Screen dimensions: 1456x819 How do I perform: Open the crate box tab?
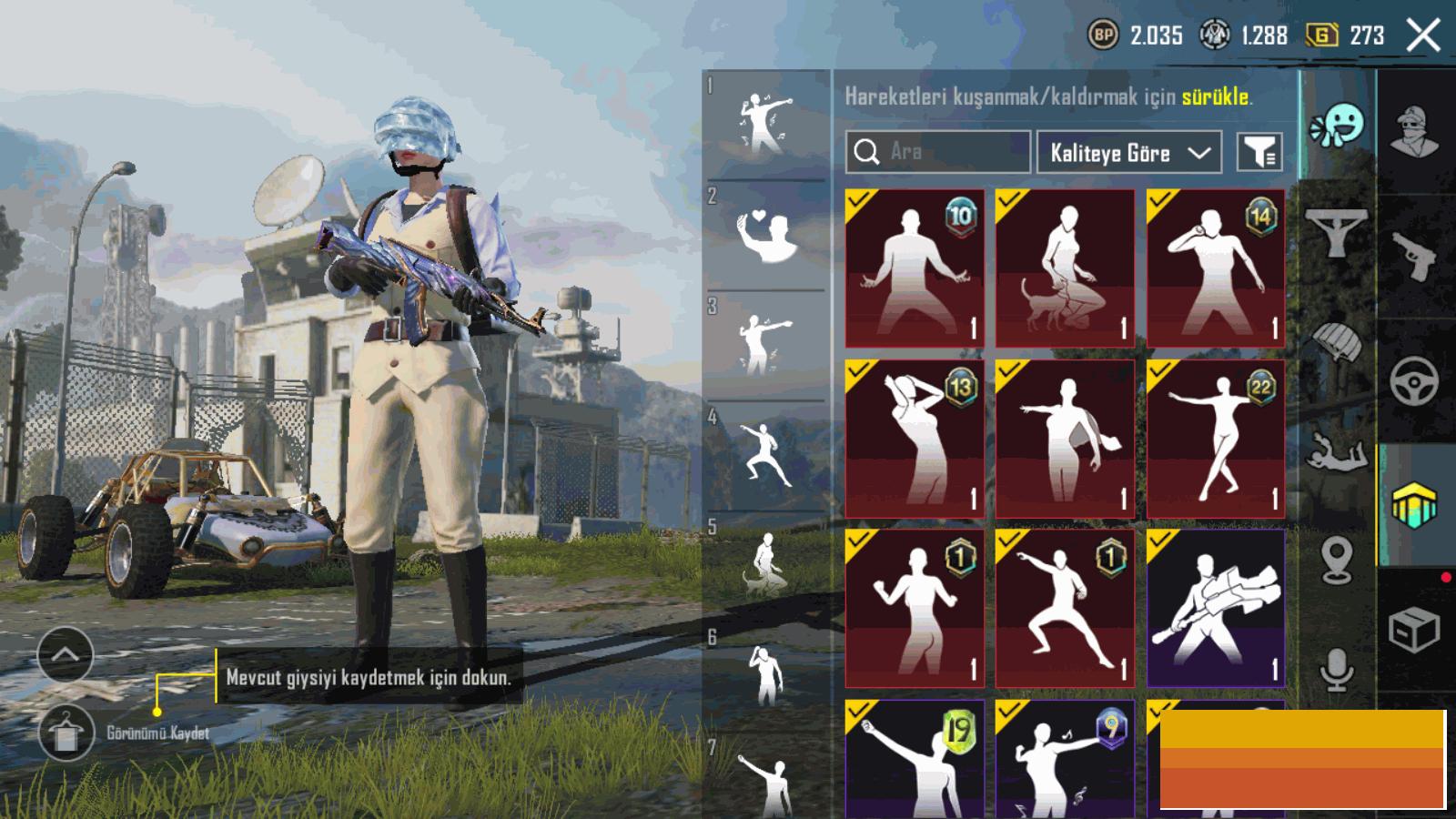click(1415, 630)
